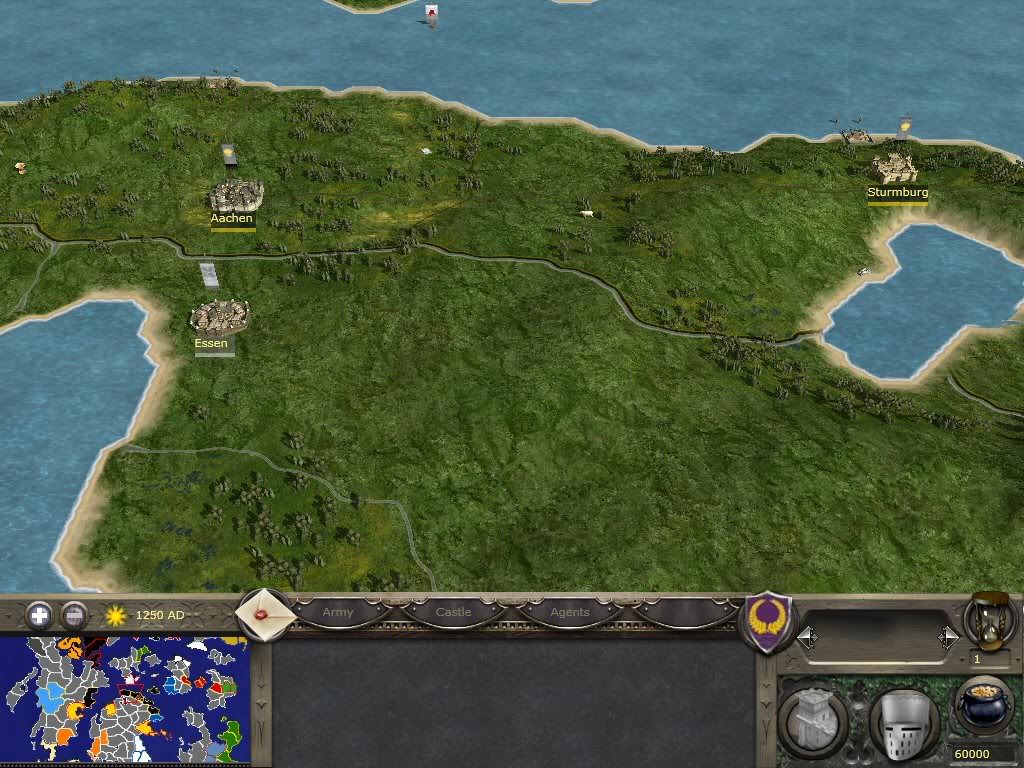Screen dimensions: 1024x768
Task: Zoom in the minimap with the plus button
Action: [39, 615]
